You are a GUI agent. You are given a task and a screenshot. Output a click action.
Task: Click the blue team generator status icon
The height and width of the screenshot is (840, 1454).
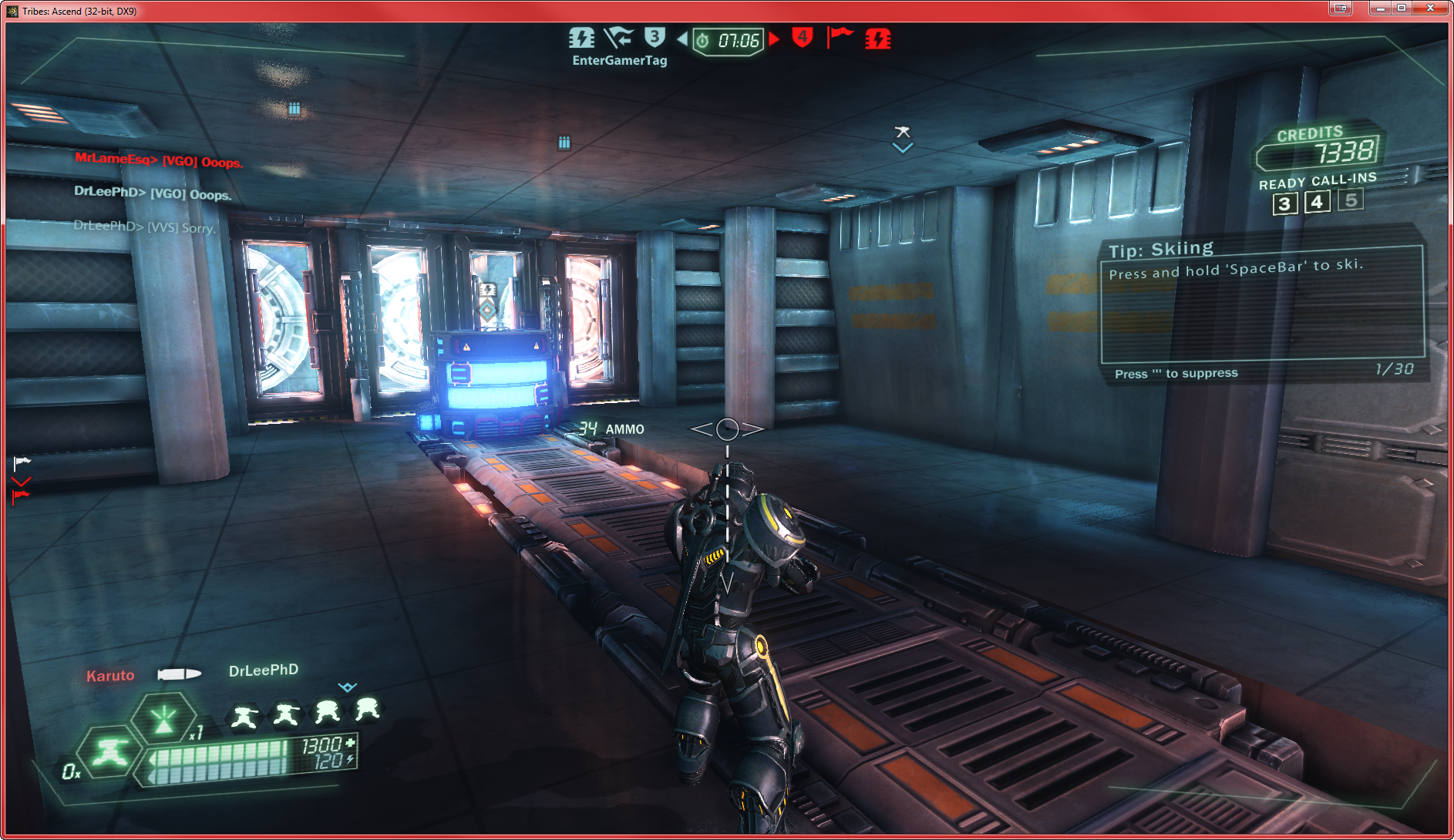pyautogui.click(x=581, y=38)
